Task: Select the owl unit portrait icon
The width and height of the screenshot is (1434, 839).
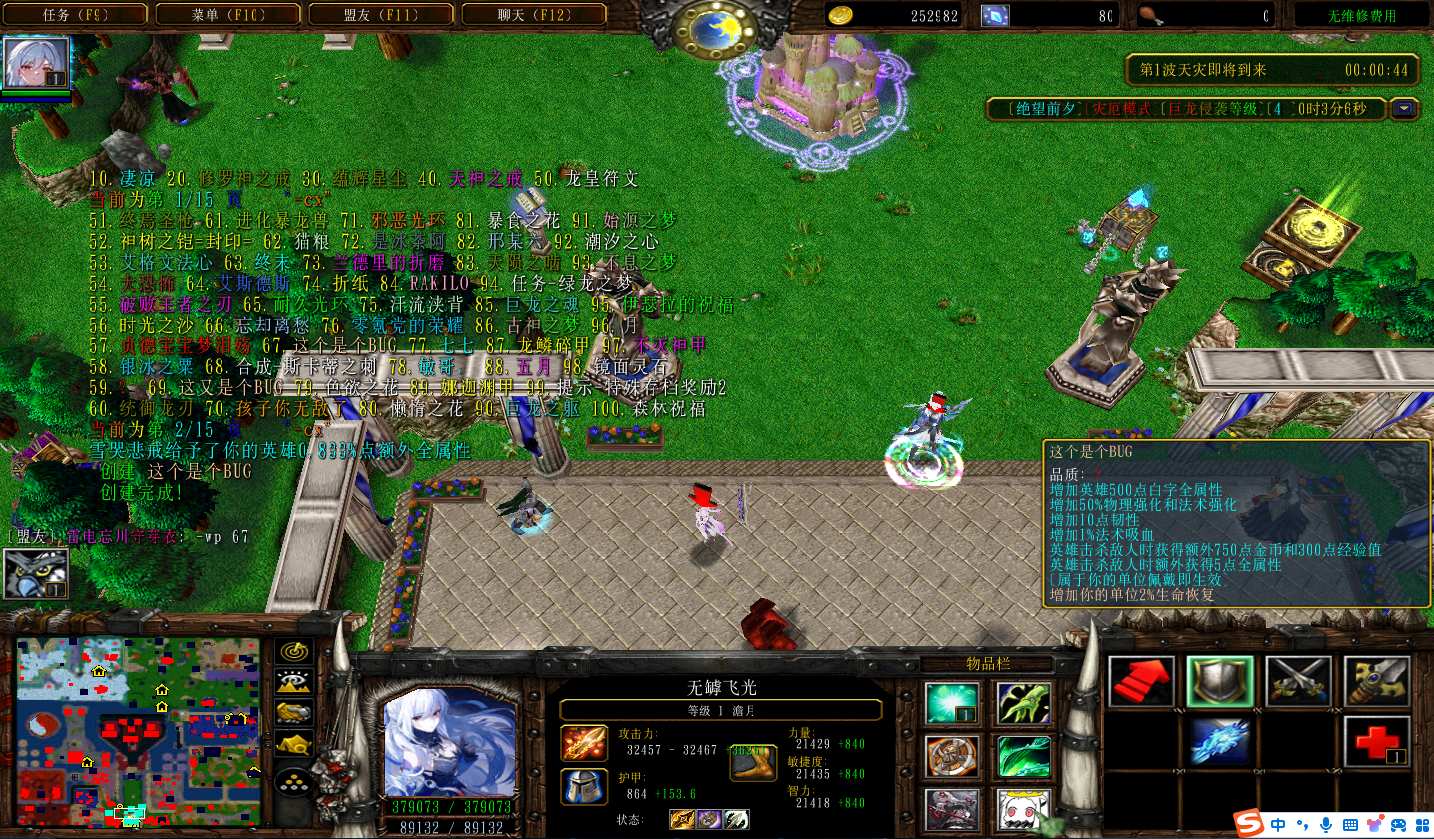Action: click(36, 574)
